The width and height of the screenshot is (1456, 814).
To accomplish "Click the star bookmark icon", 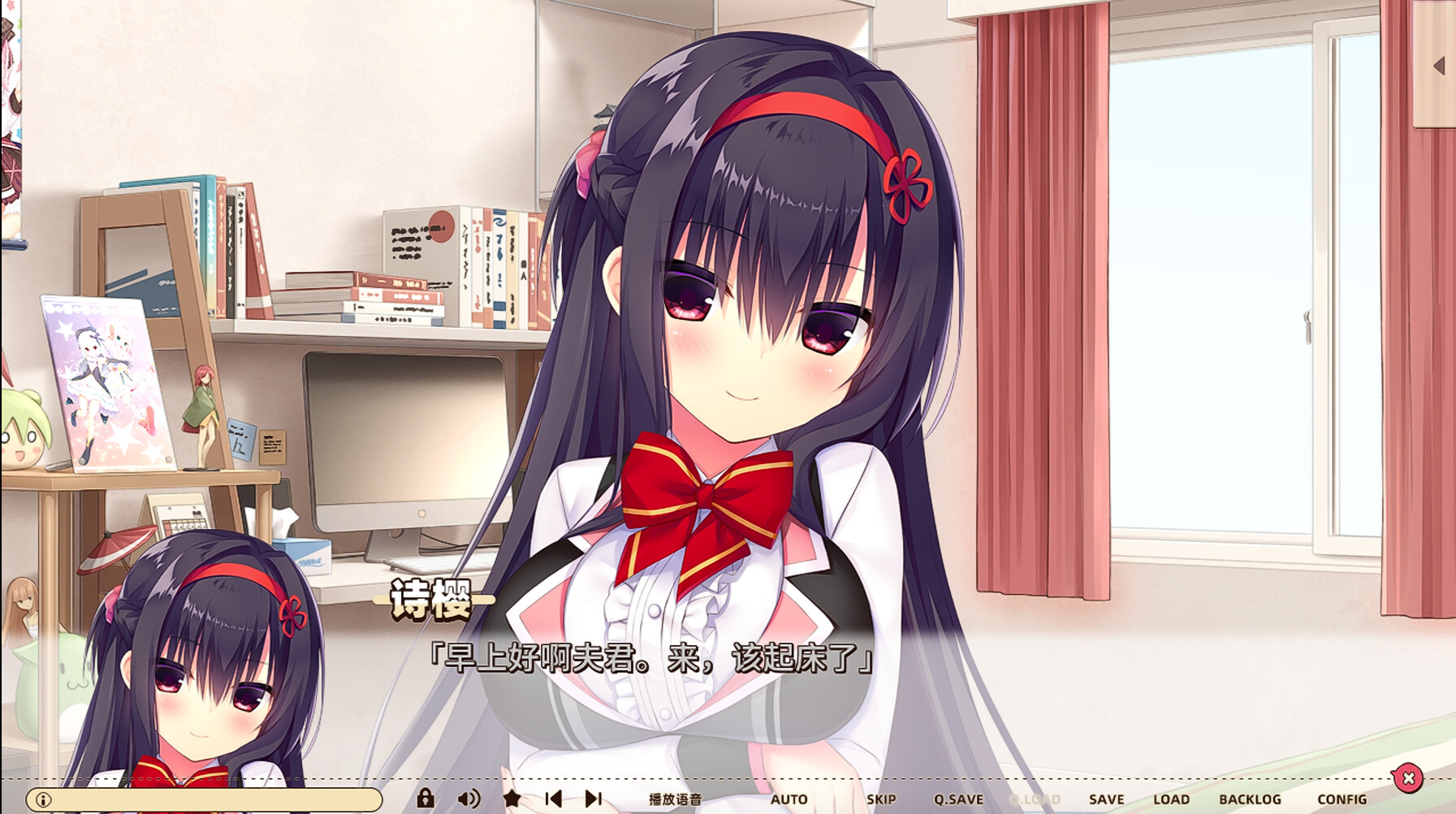I will [510, 799].
